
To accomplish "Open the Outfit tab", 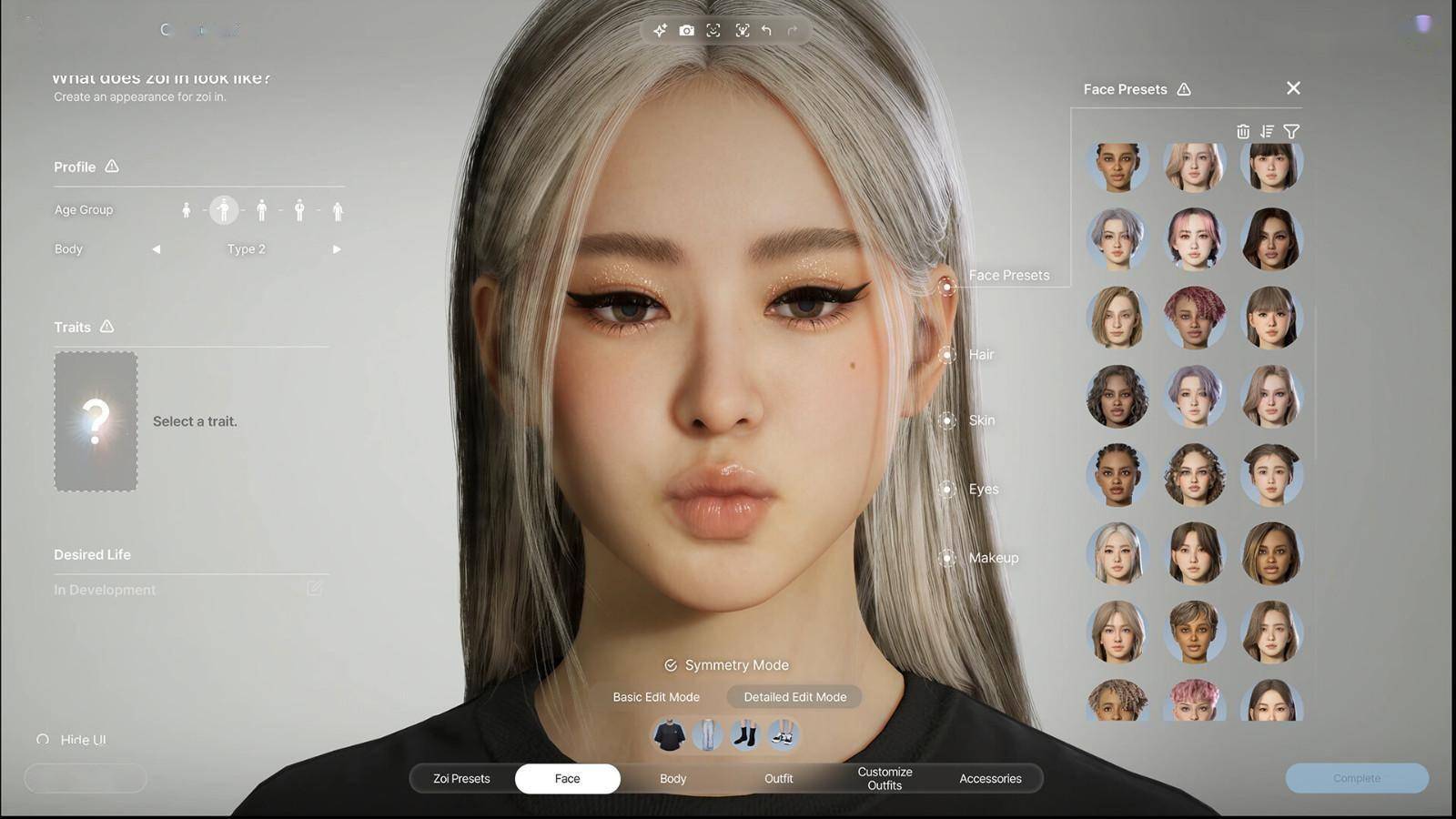I will (778, 778).
